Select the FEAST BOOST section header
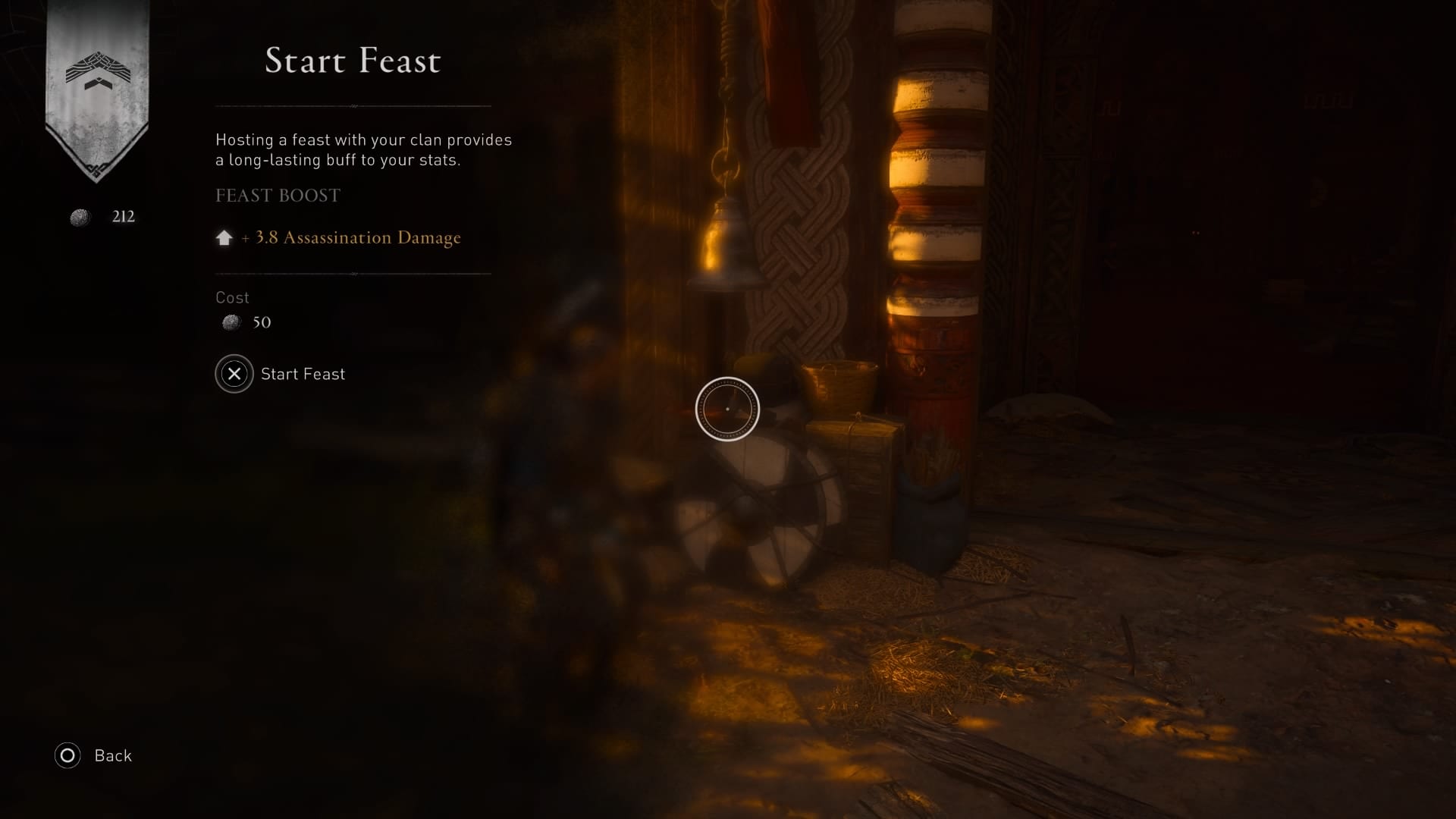Viewport: 1456px width, 819px height. tap(278, 196)
